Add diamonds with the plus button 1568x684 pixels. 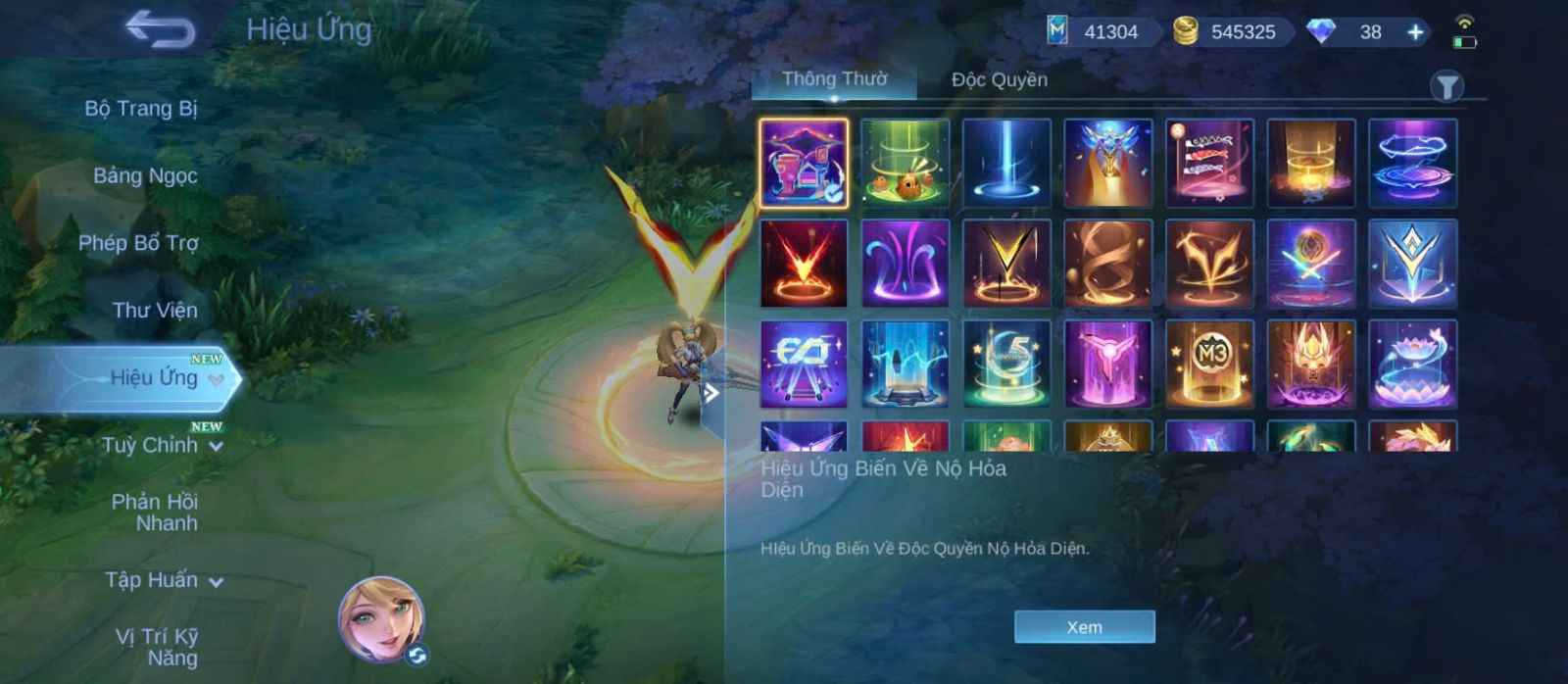click(x=1415, y=32)
